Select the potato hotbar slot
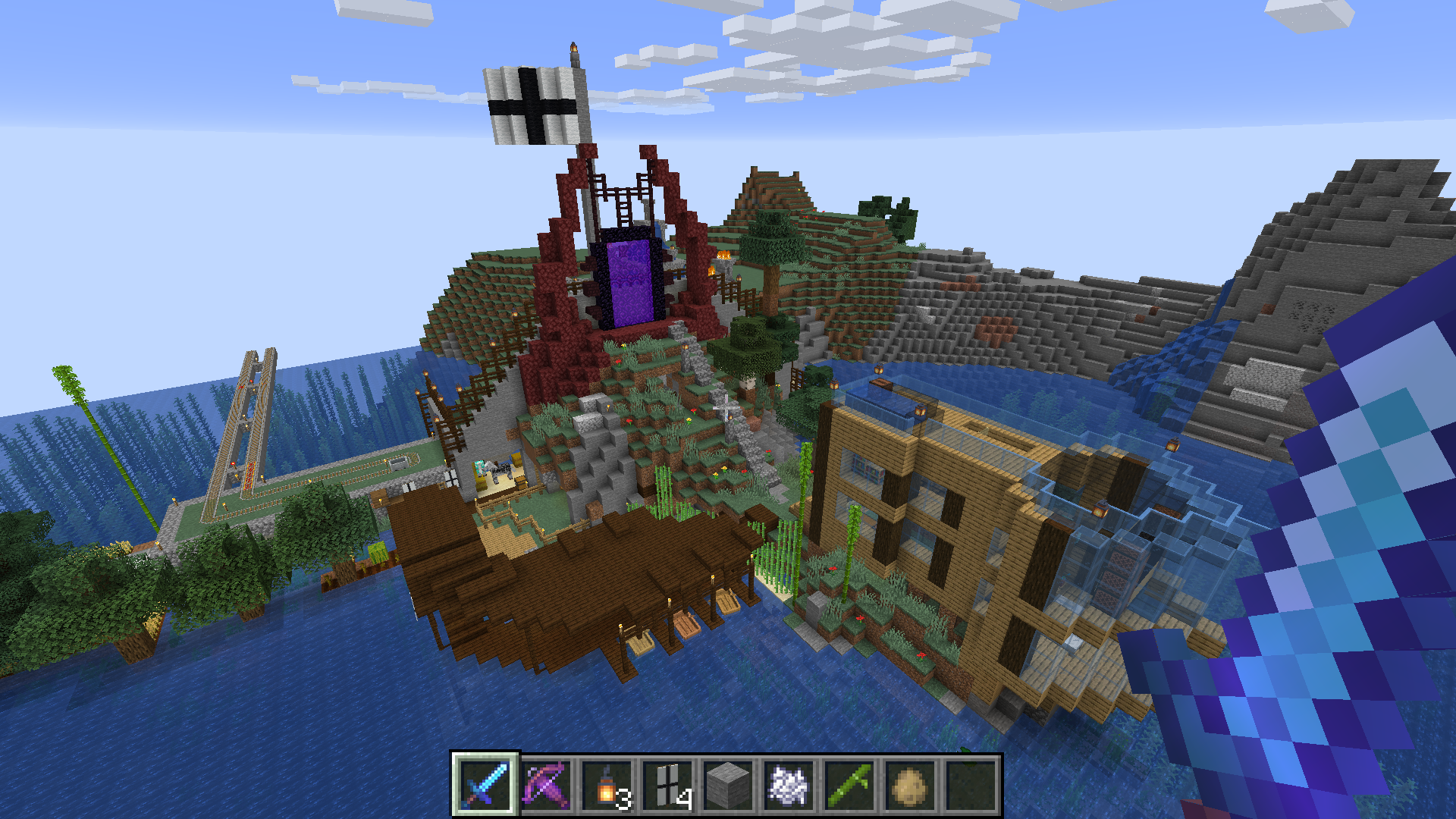The image size is (1456, 819). point(909,785)
